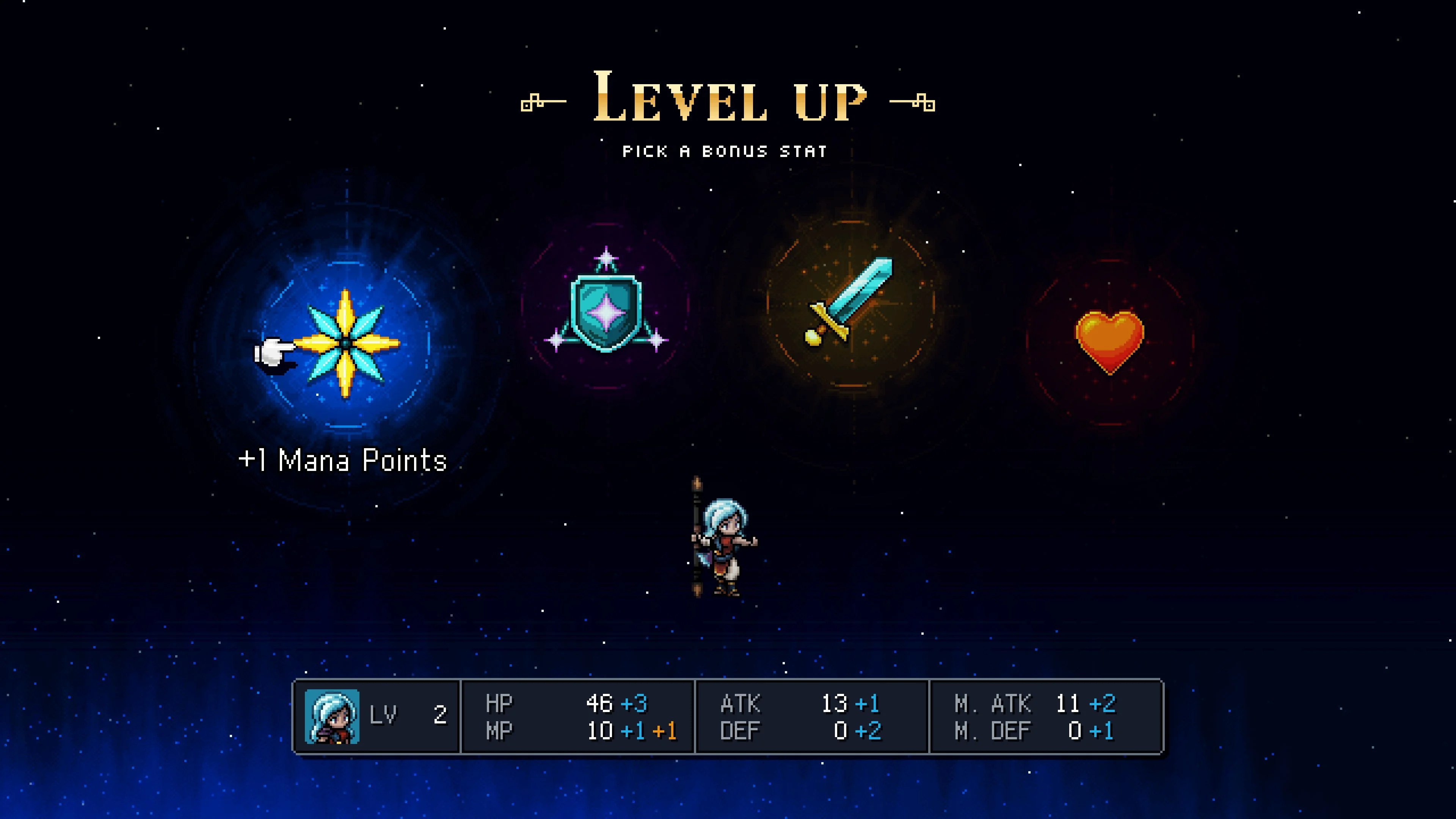Click the +1 Mana Points label
The height and width of the screenshot is (819, 1456).
(343, 460)
